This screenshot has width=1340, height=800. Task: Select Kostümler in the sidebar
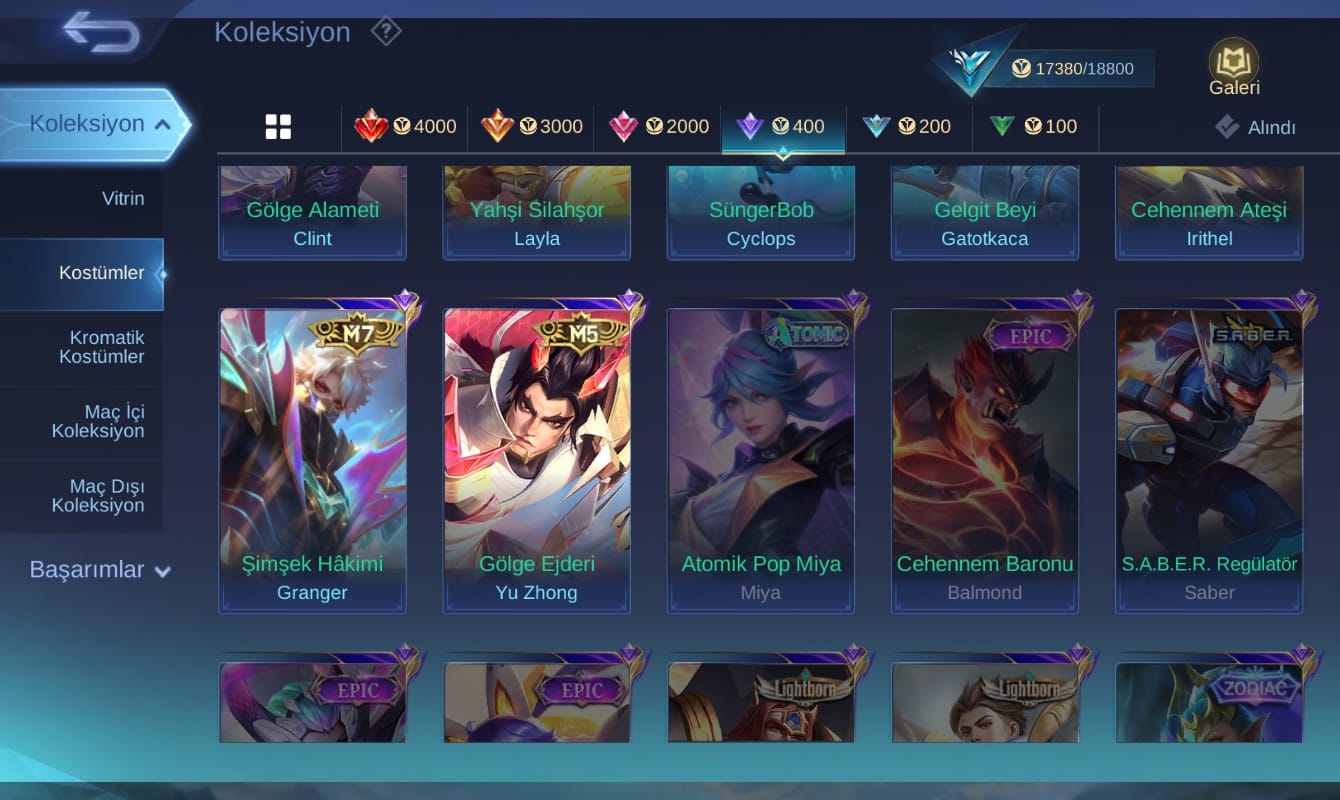click(101, 273)
